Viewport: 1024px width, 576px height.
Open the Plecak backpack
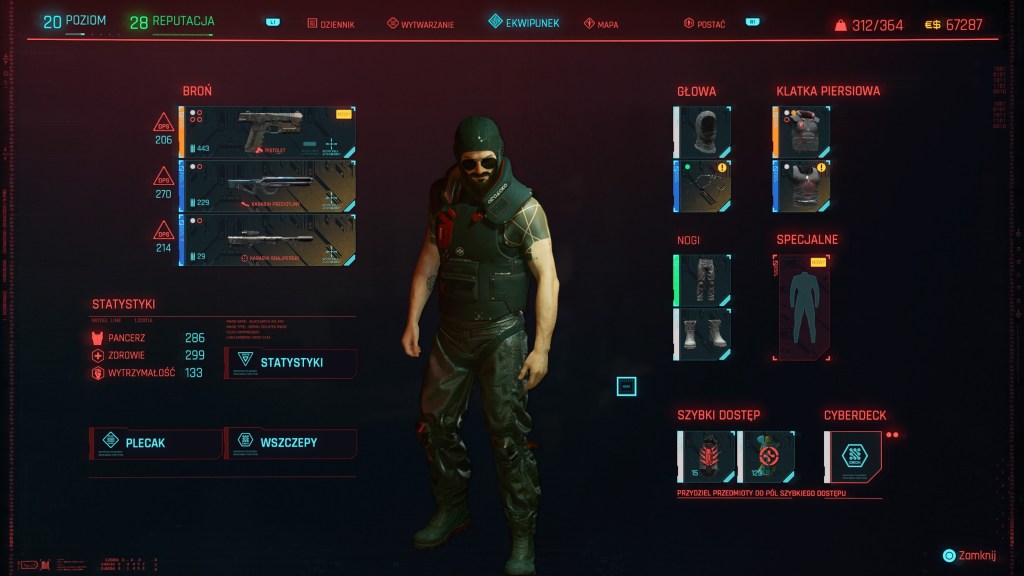coord(155,442)
